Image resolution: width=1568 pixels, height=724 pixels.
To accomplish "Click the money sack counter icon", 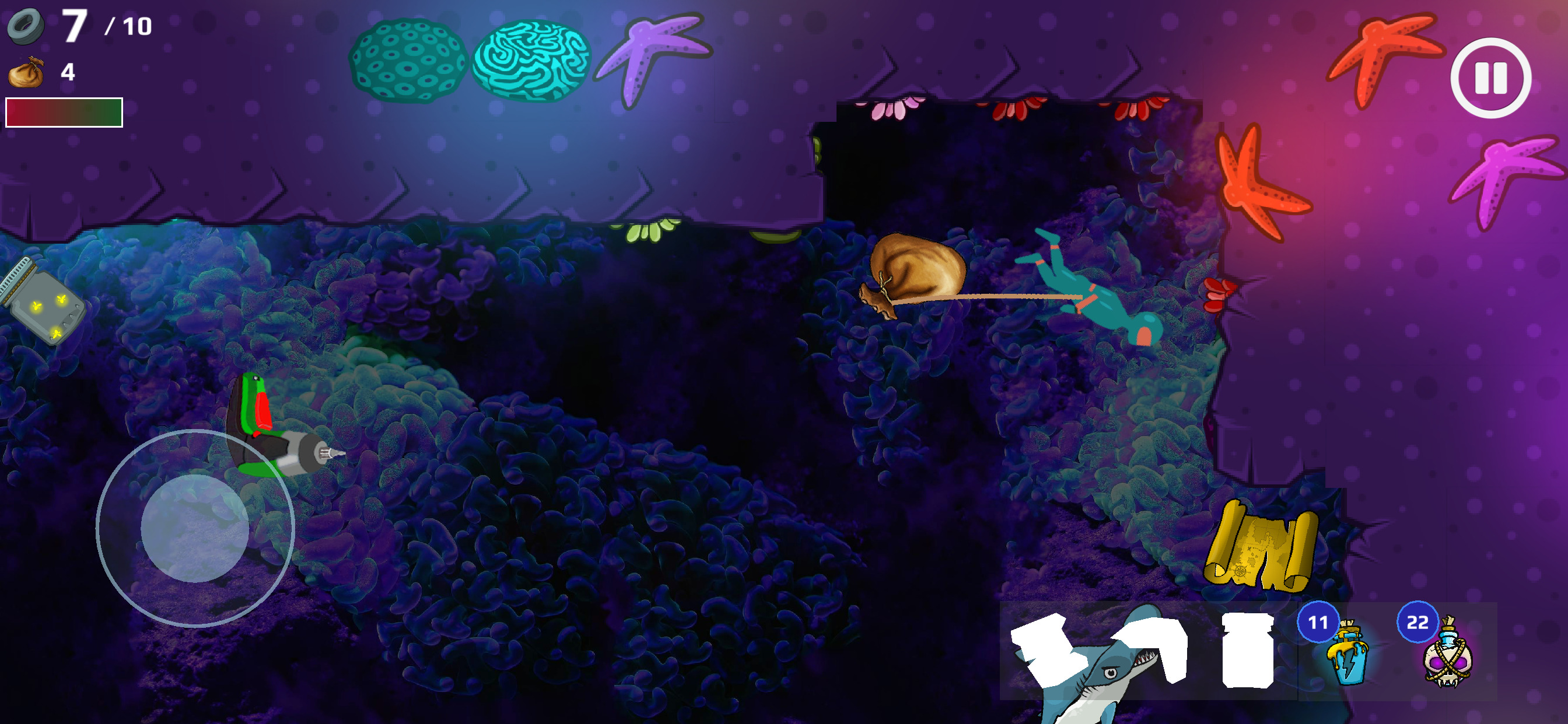I will 27,74.
